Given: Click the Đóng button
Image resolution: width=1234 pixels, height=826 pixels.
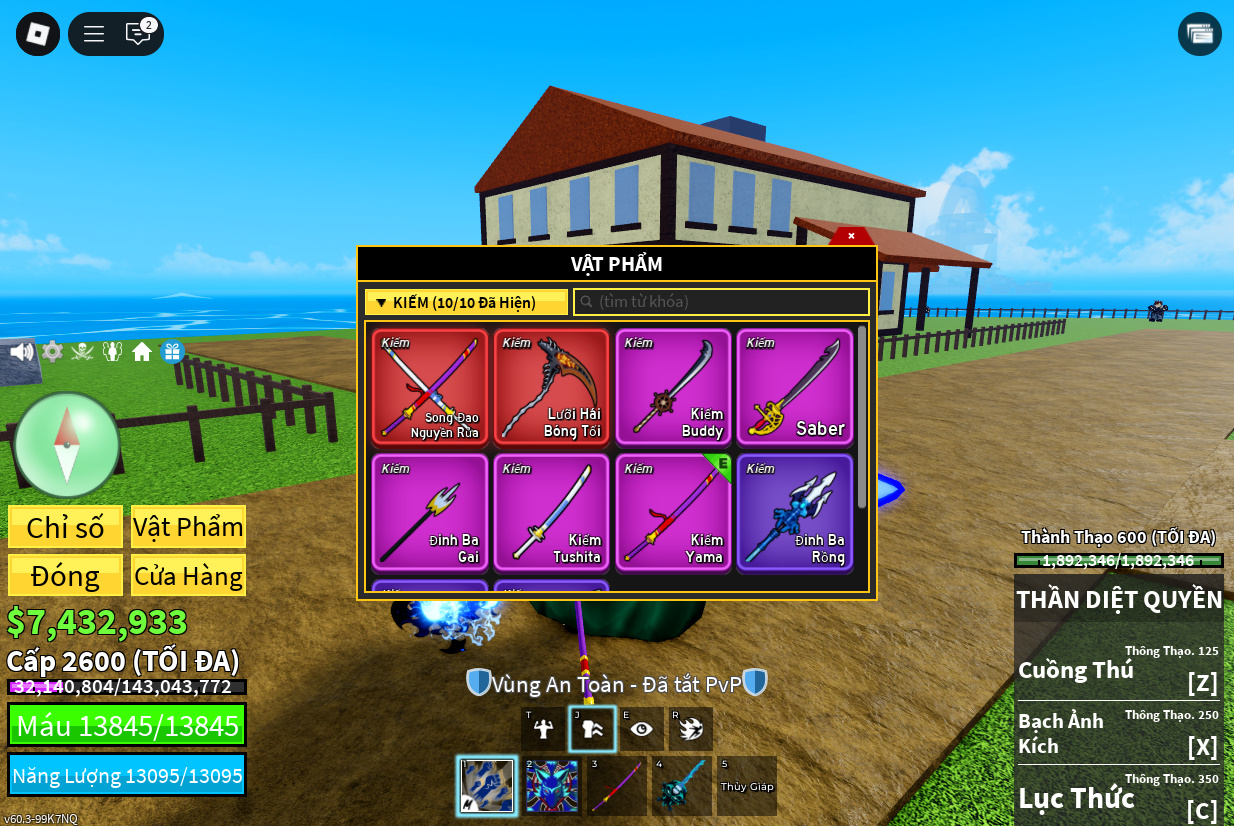Looking at the screenshot, I should click(66, 576).
